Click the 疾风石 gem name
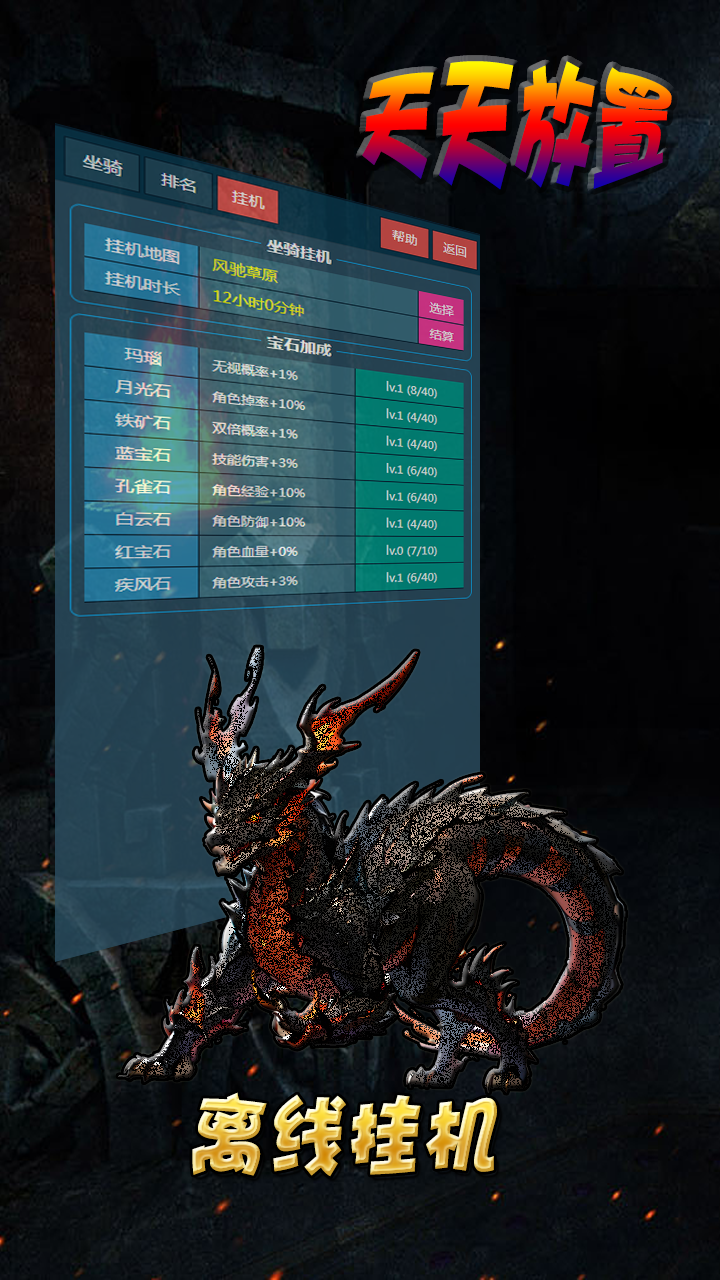This screenshot has width=720, height=1280. point(142,582)
